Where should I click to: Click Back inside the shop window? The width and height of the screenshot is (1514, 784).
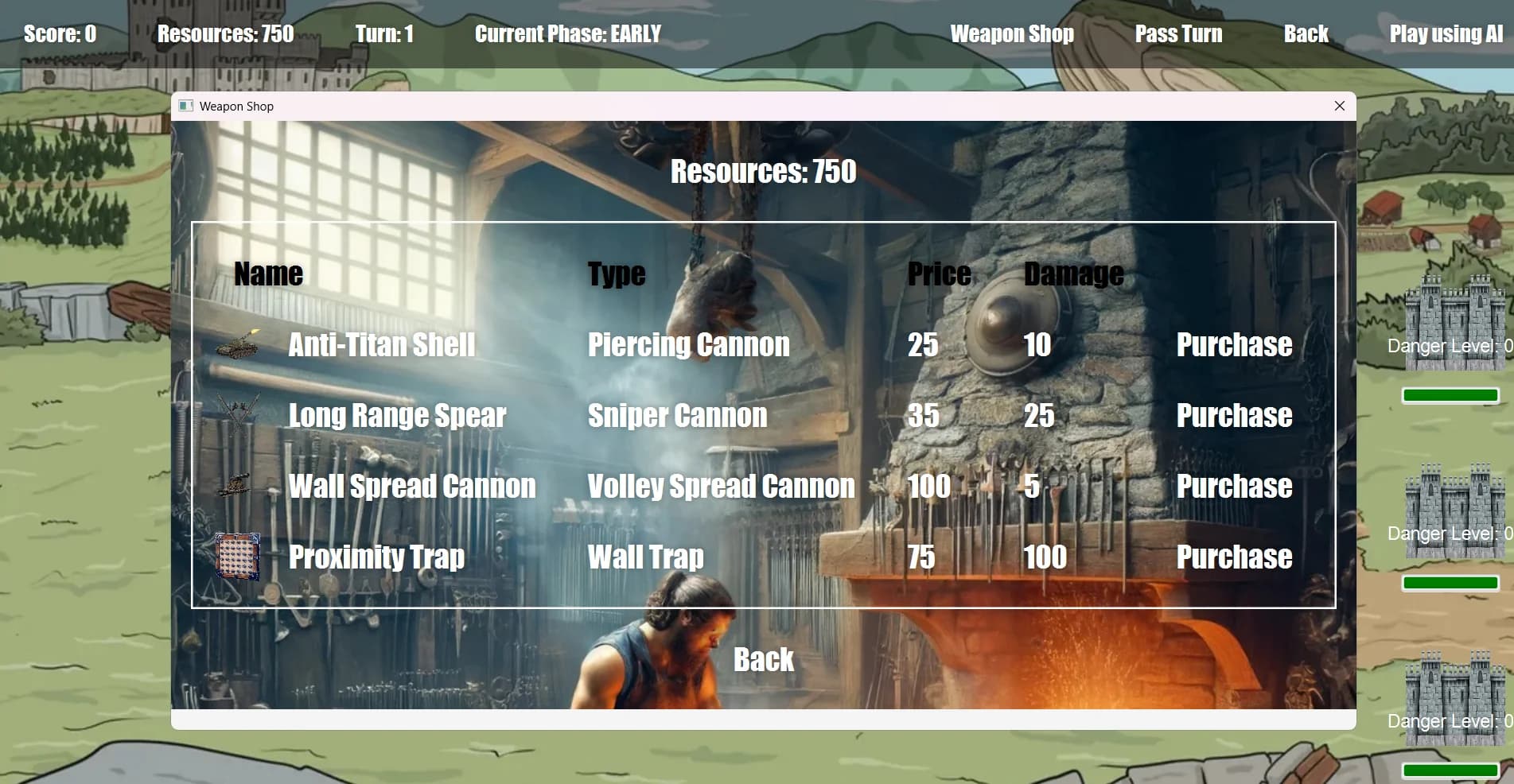tap(764, 658)
